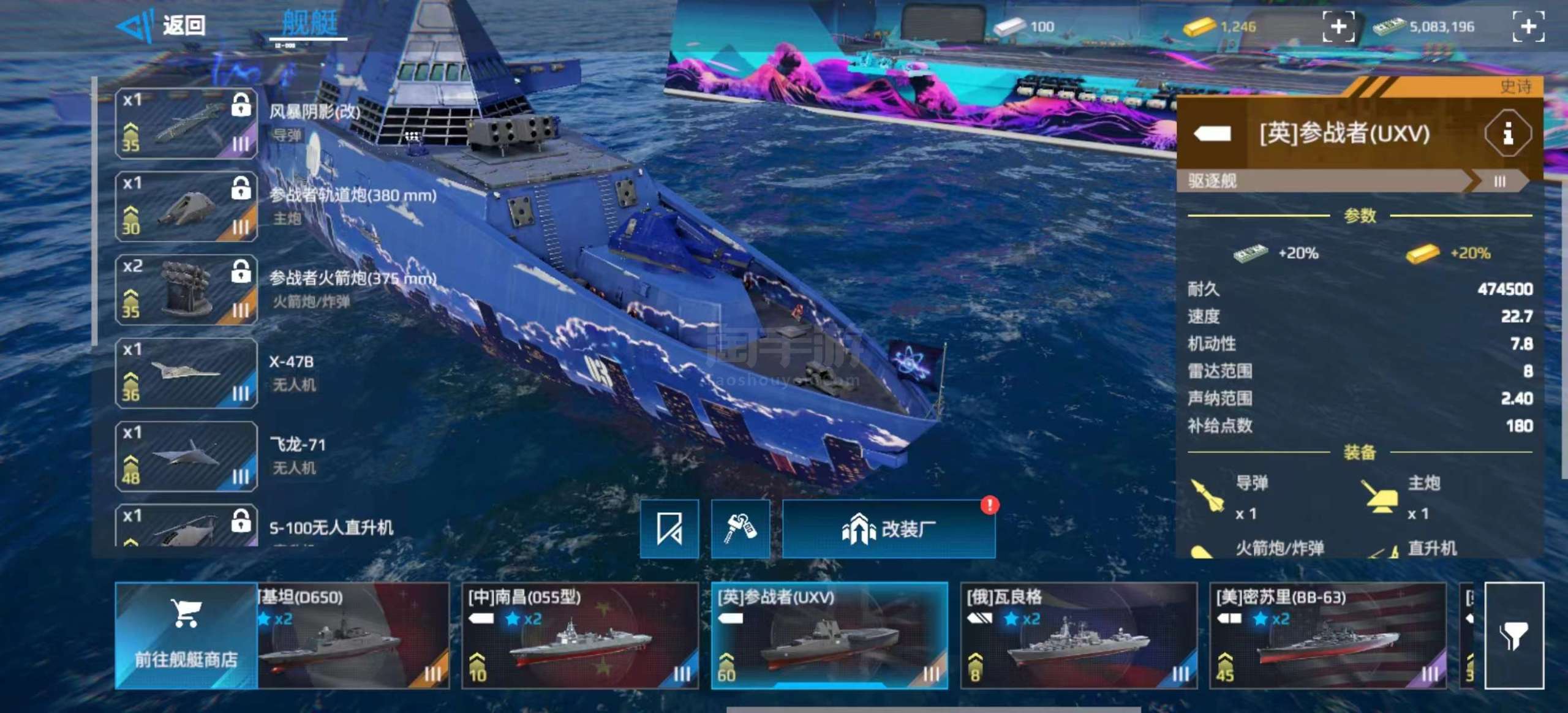The image size is (1568, 713).
Task: Choose the 飞龙-71 drone slot
Action: (x=186, y=456)
